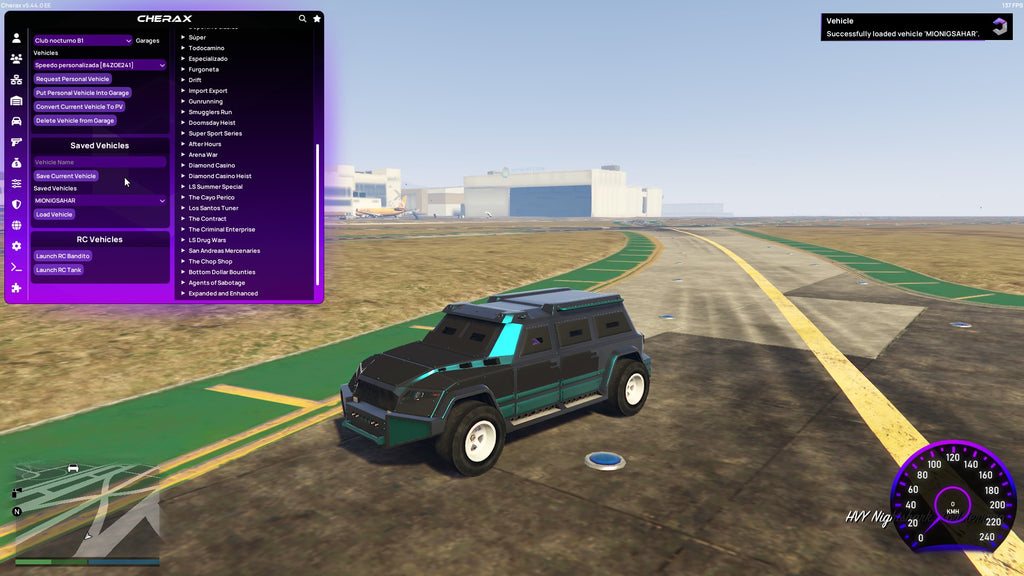This screenshot has width=1024, height=576.
Task: Open the MIONIGSAHAR saved vehicles dropdown
Action: pos(99,200)
